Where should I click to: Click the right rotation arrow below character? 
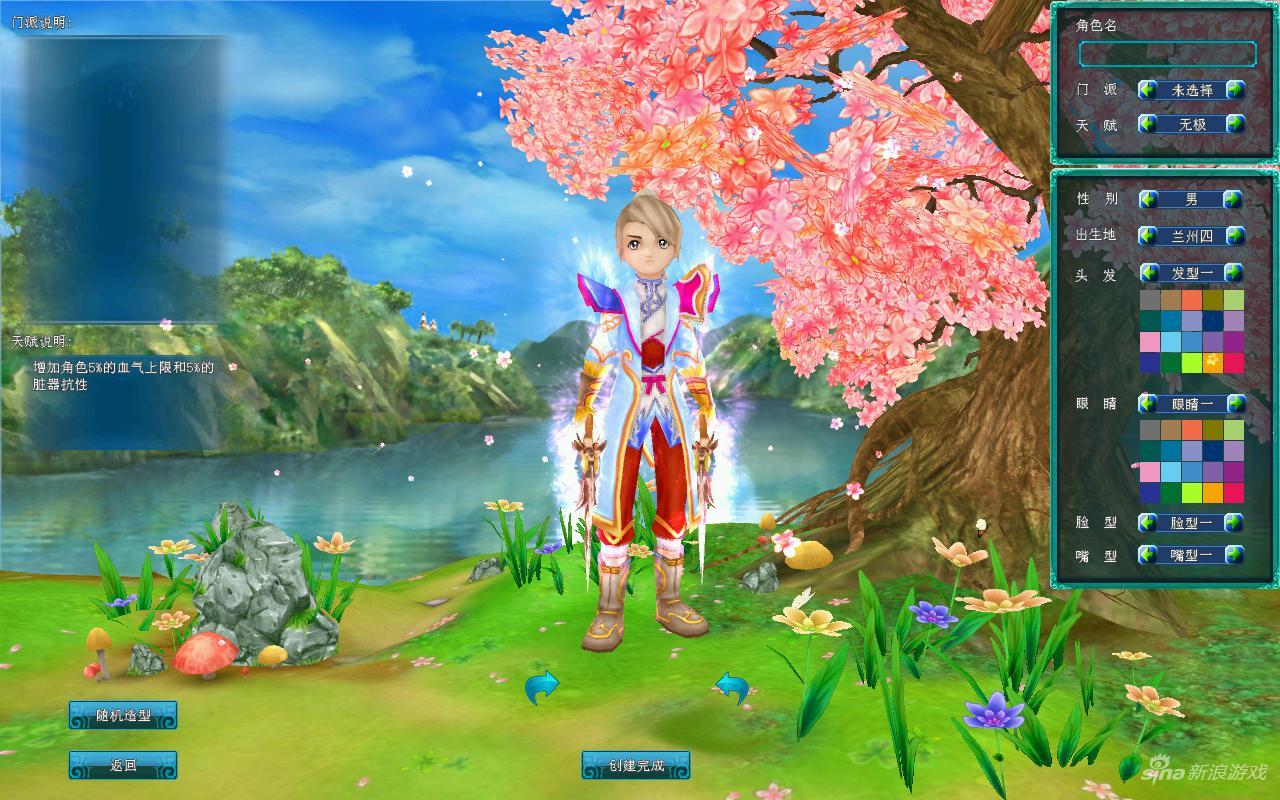click(732, 687)
